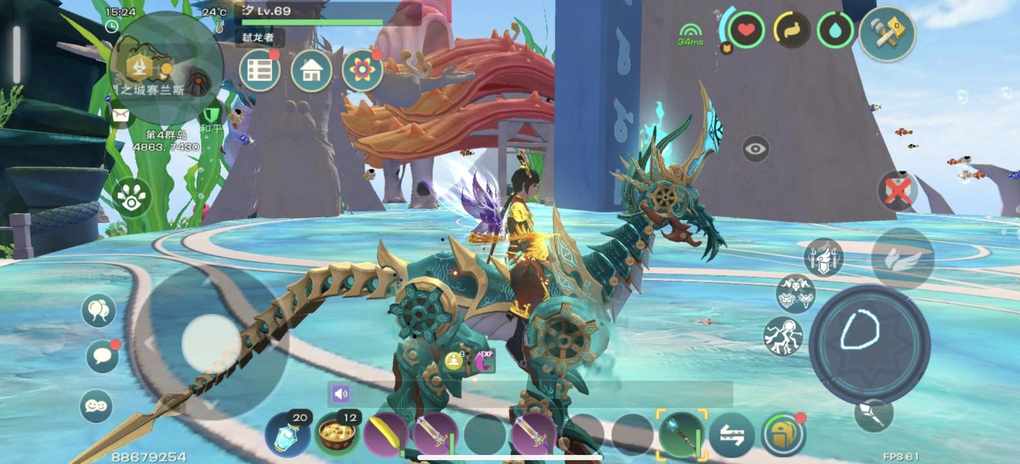1020x464 pixels.
Task: Open the speech bubbles social icon
Action: tap(99, 310)
